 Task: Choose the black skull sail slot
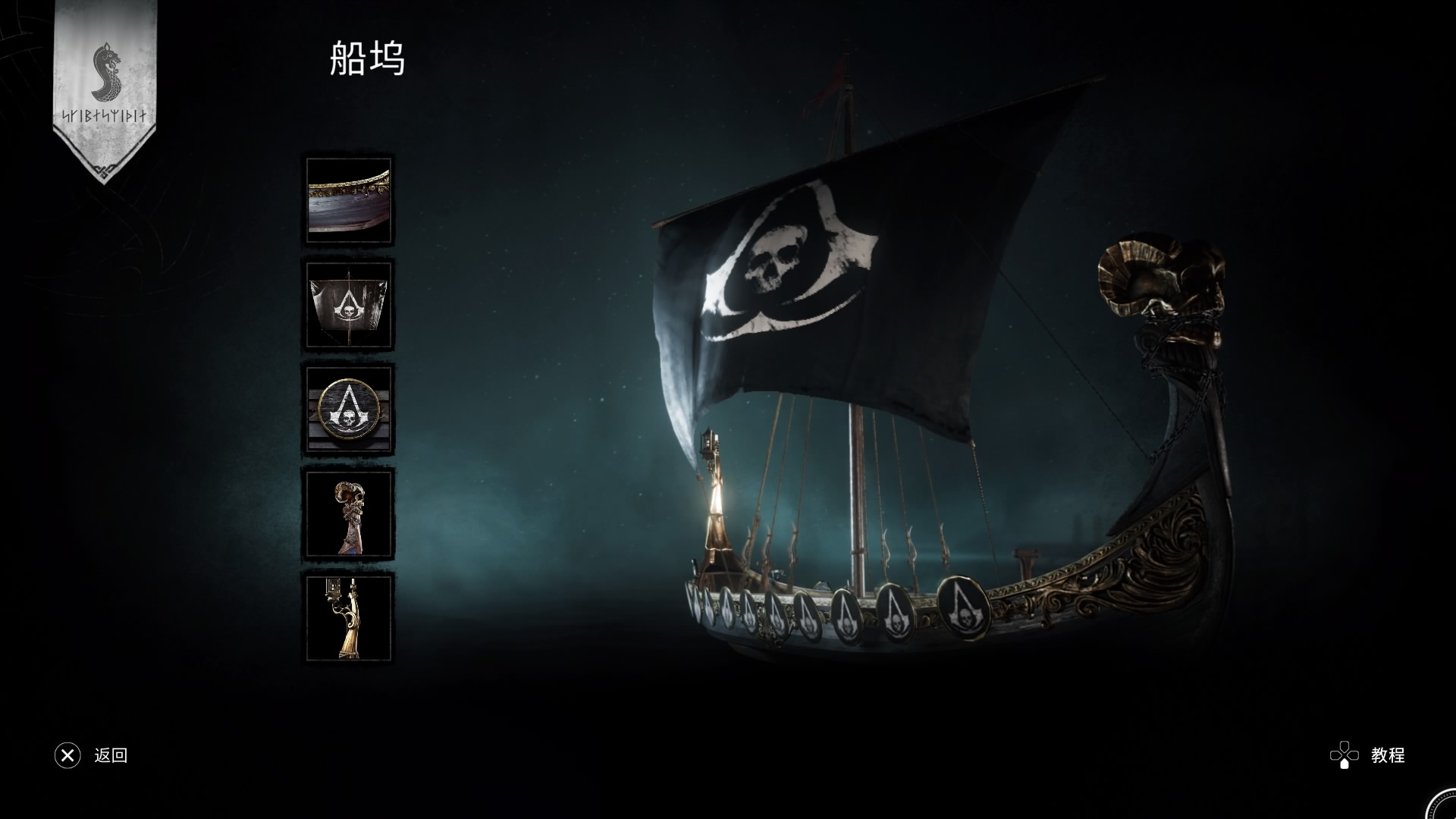(349, 305)
